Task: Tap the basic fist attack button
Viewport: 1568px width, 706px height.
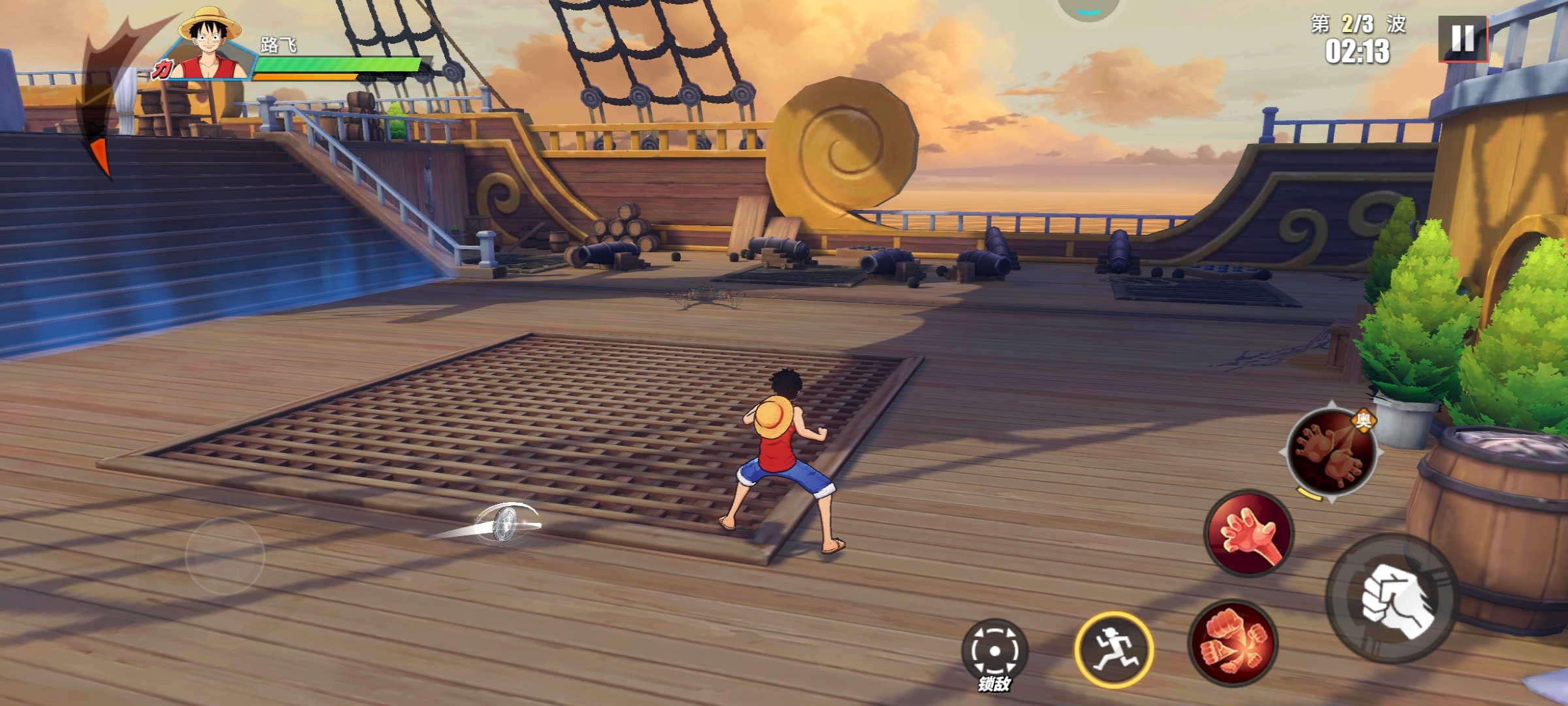Action: click(x=1393, y=598)
